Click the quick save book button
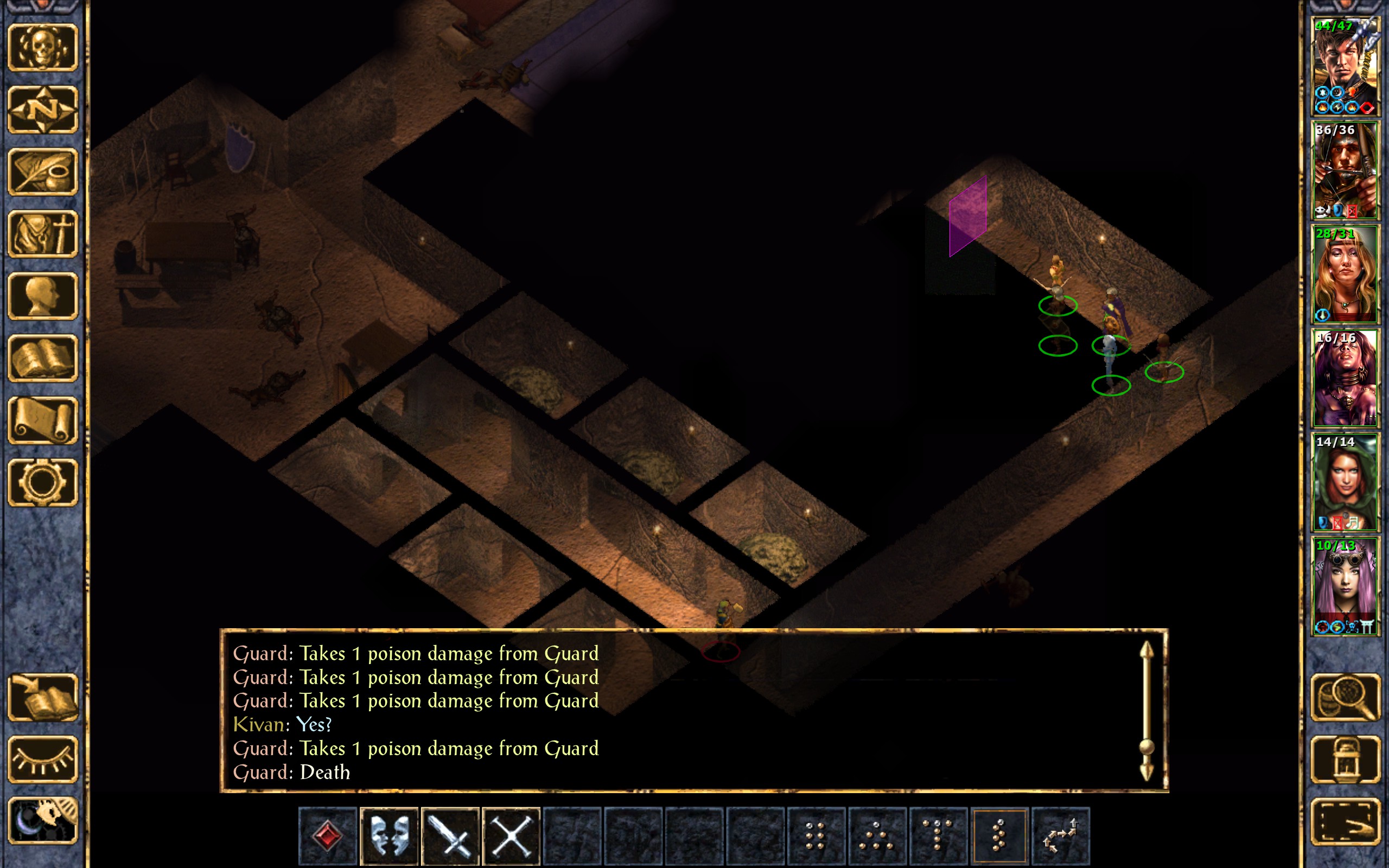 click(x=43, y=698)
